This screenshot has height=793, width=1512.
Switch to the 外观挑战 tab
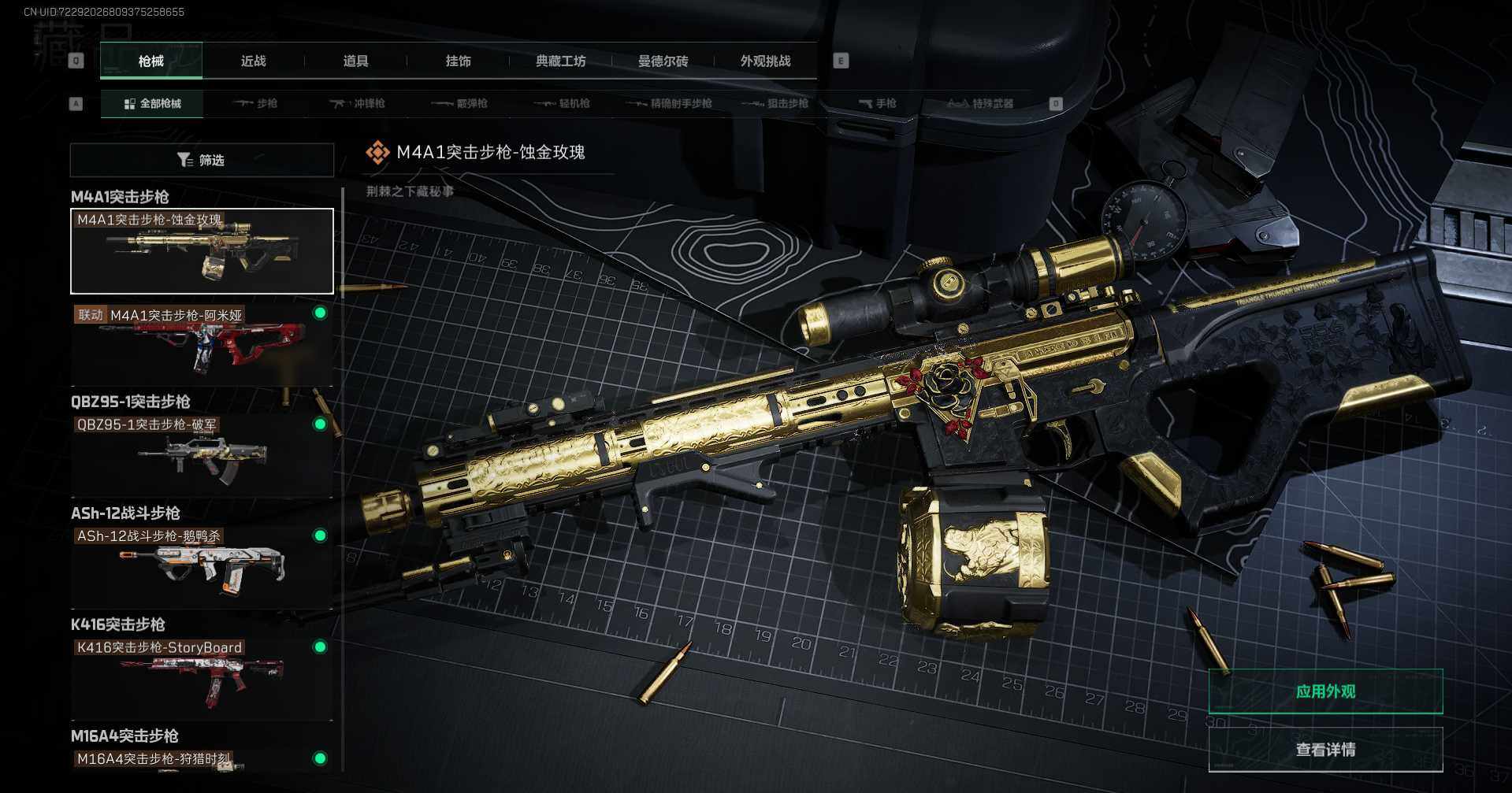pyautogui.click(x=765, y=61)
